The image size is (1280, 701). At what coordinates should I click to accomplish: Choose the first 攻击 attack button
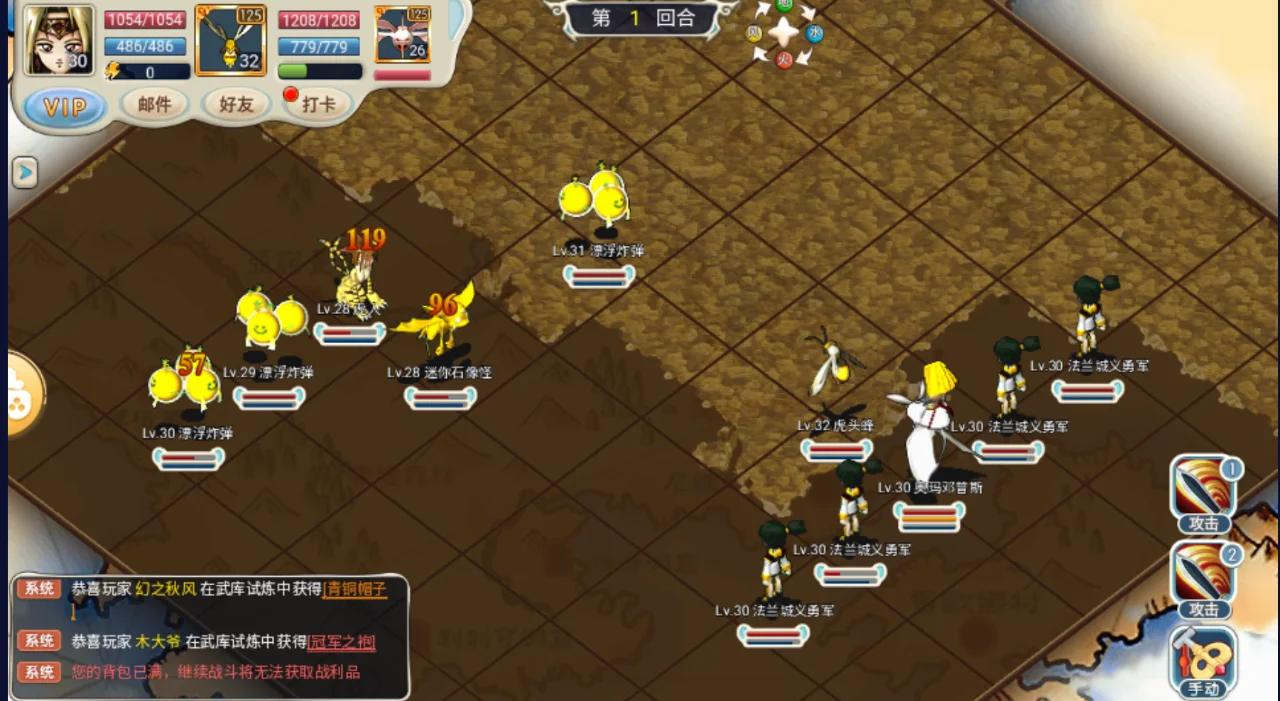(x=1204, y=494)
